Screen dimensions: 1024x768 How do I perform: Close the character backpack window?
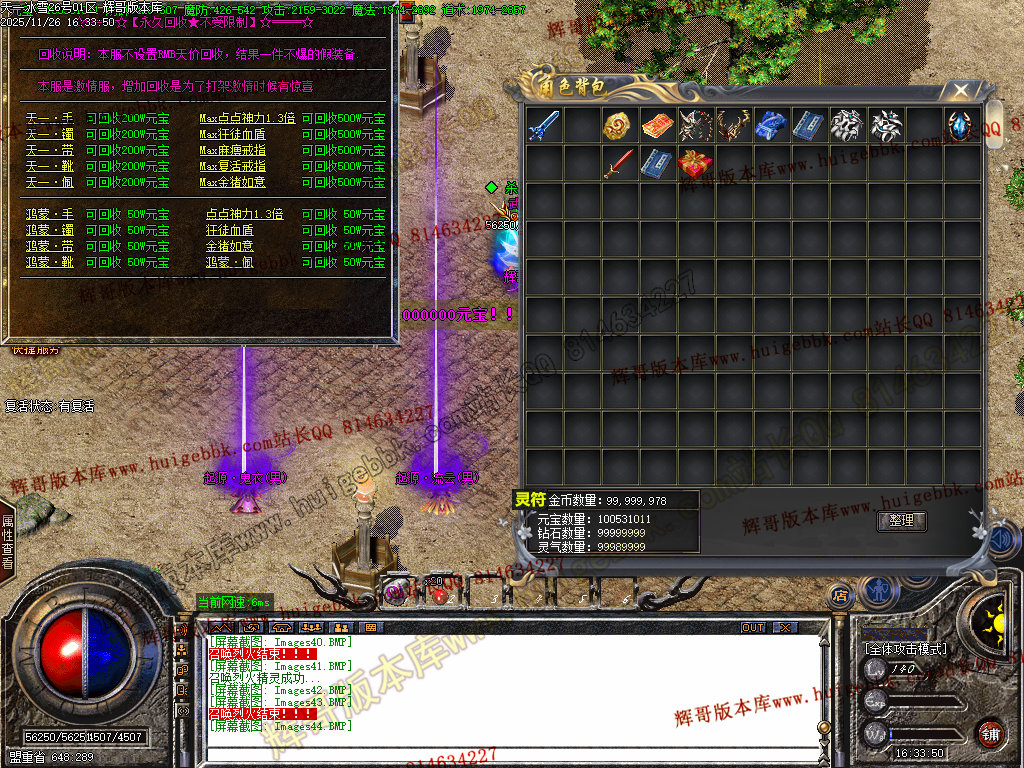pyautogui.click(x=961, y=91)
